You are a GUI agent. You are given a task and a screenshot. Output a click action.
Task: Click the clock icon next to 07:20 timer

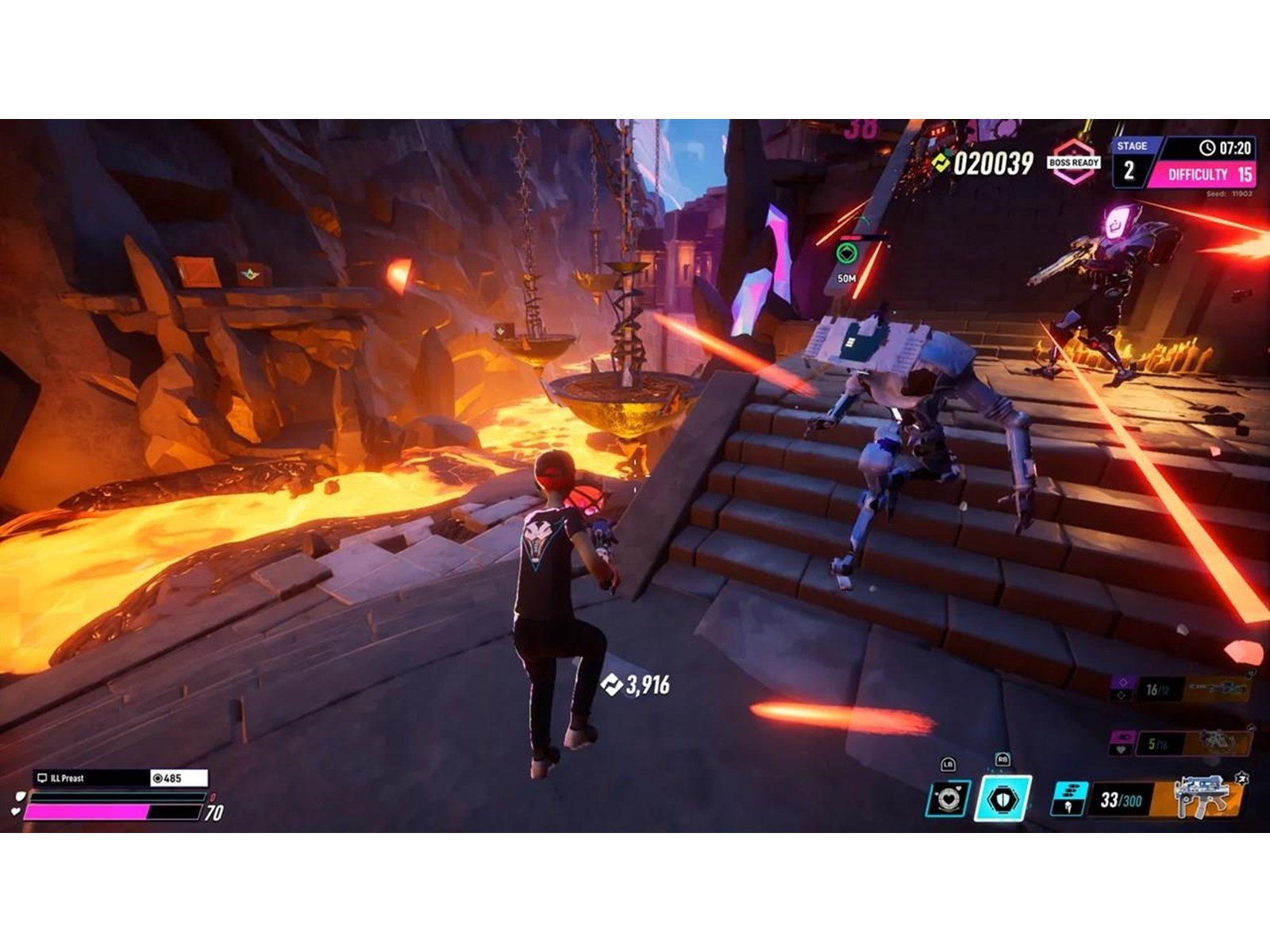pos(1207,147)
